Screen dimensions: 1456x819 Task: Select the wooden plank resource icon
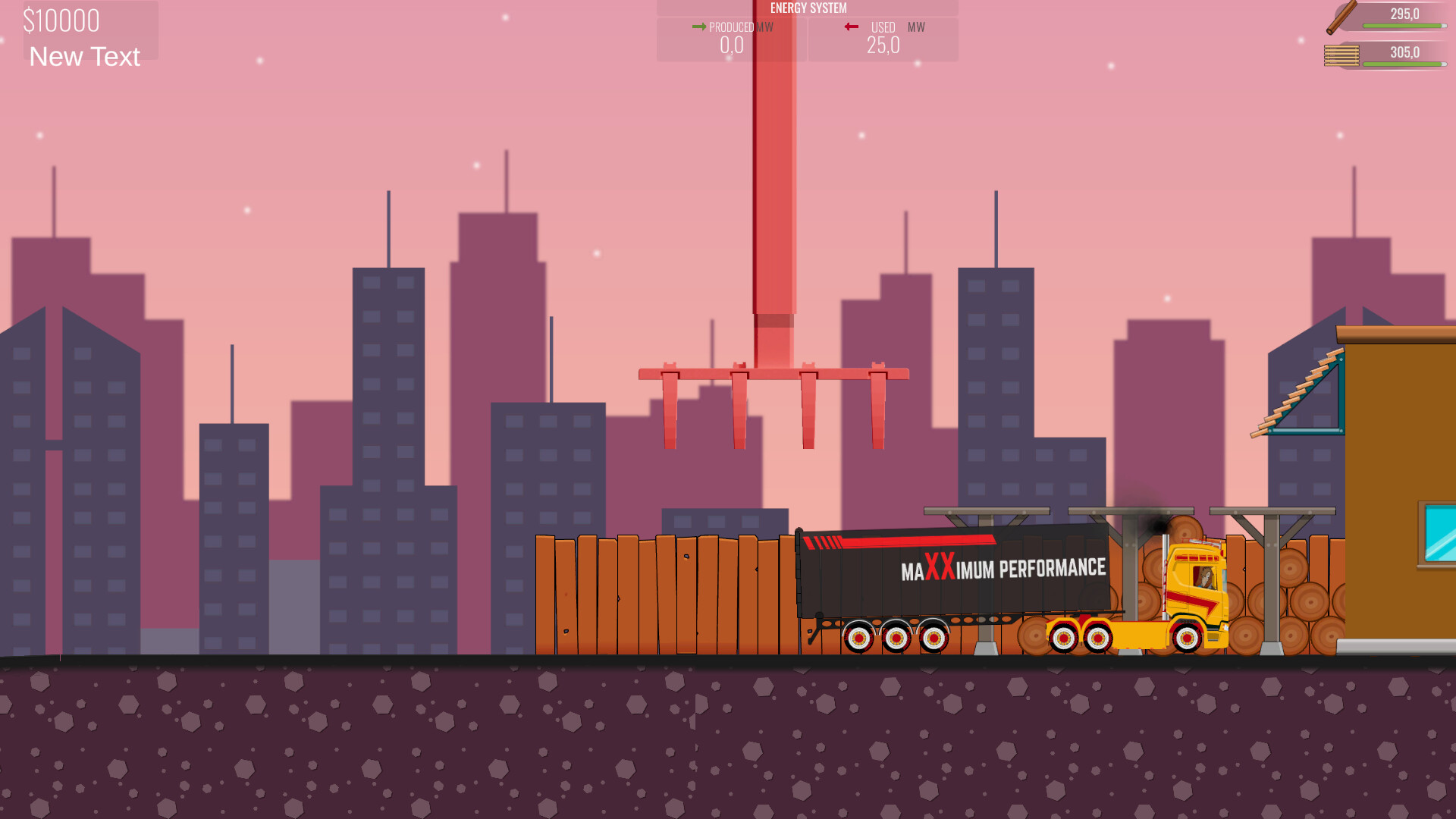click(x=1341, y=53)
